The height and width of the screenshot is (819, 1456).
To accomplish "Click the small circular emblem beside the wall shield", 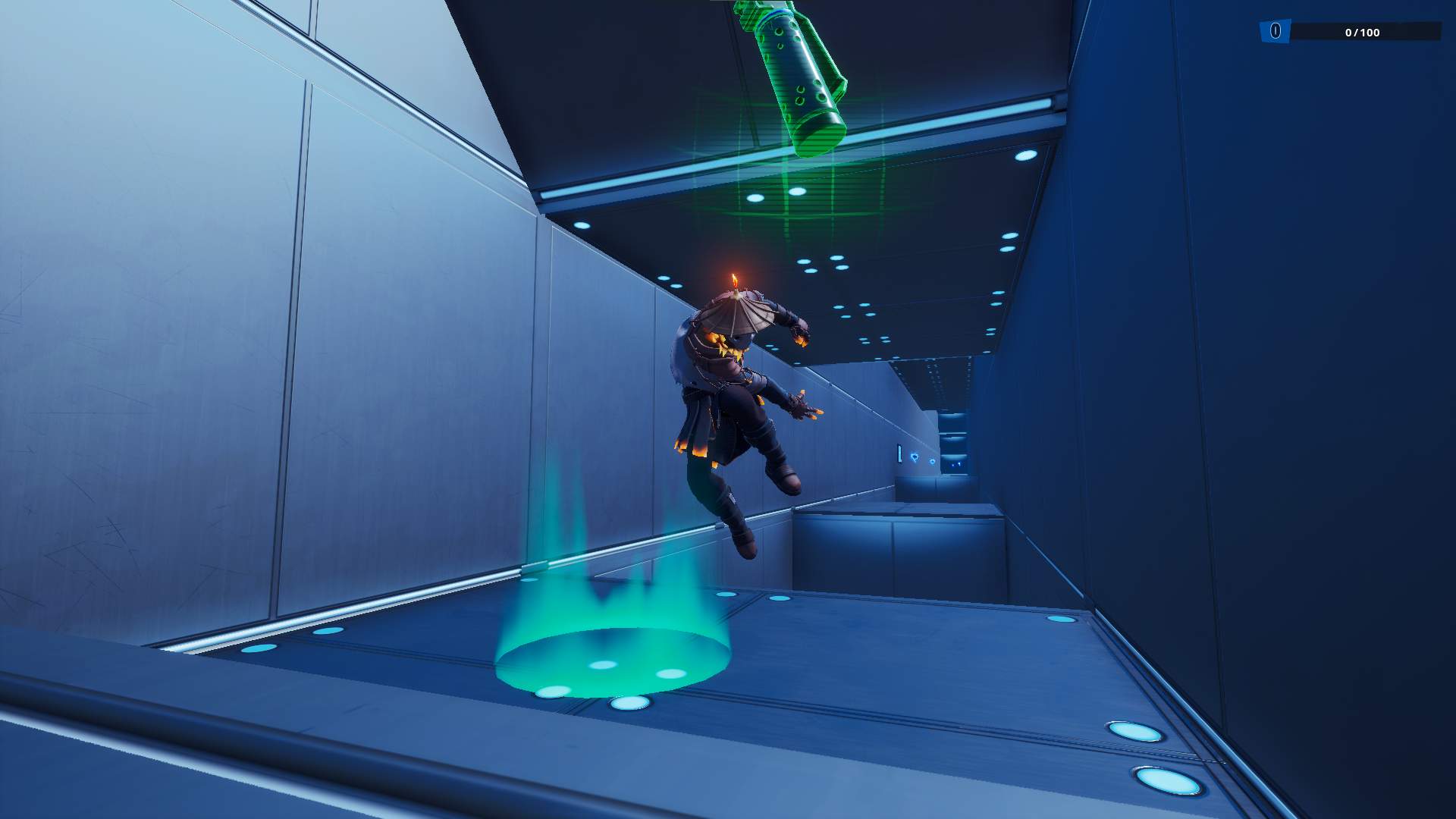I will click(x=932, y=462).
